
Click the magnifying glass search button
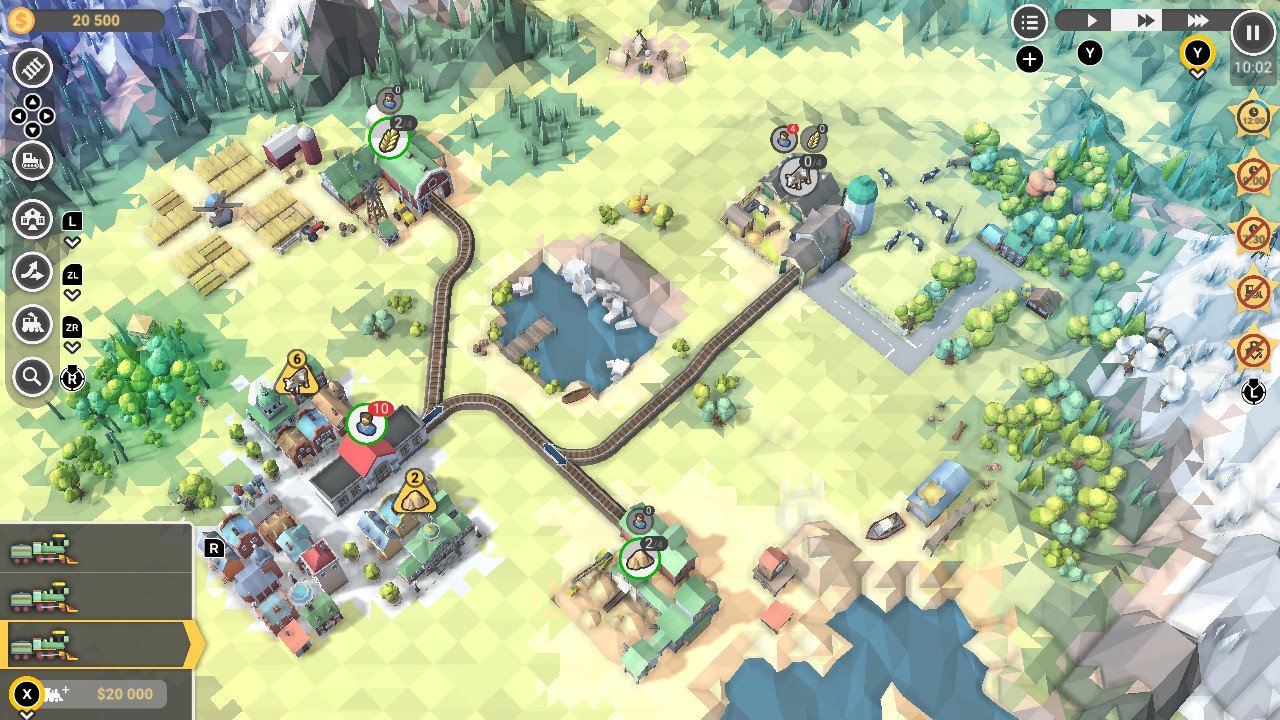[33, 377]
